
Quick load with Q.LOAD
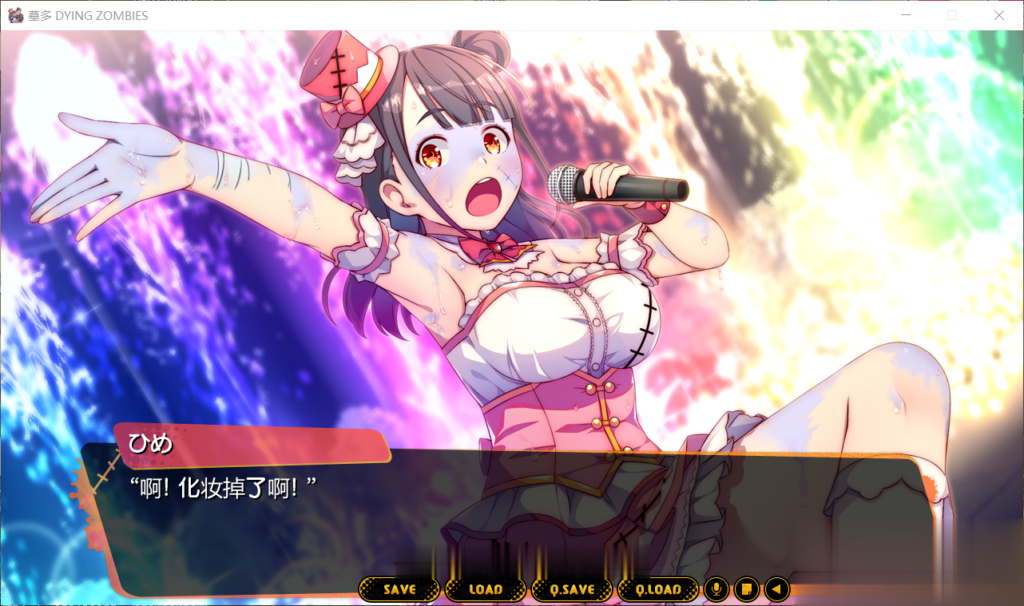657,590
